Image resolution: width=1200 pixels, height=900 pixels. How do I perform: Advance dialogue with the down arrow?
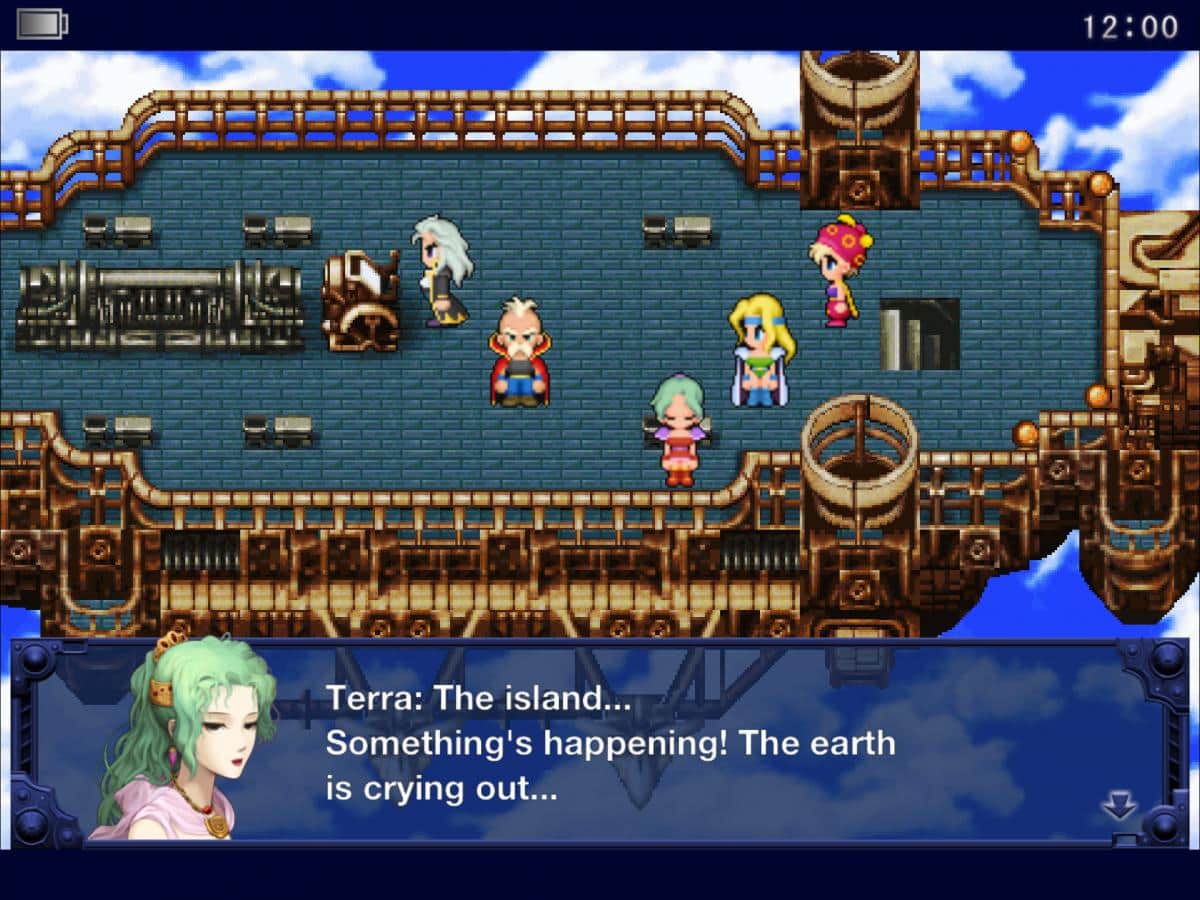(1118, 805)
